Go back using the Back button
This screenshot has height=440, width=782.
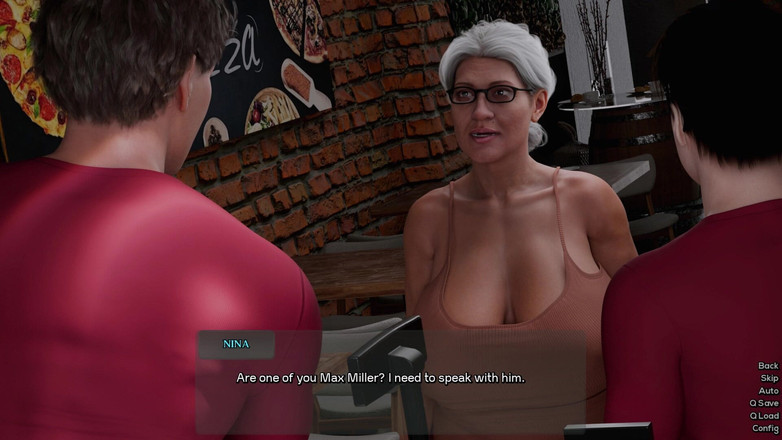tap(767, 366)
